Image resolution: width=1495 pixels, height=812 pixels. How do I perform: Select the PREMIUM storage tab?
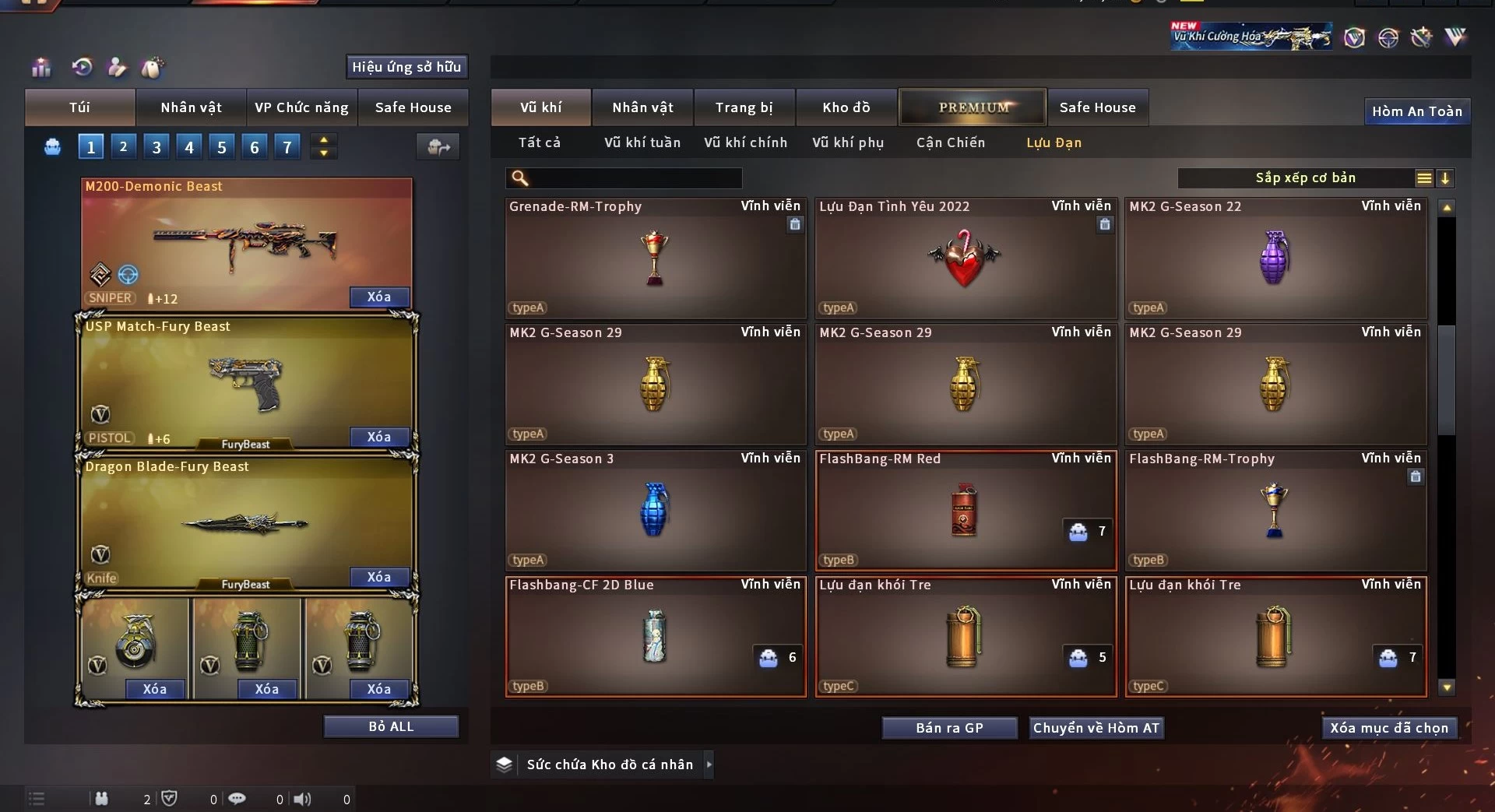point(973,107)
